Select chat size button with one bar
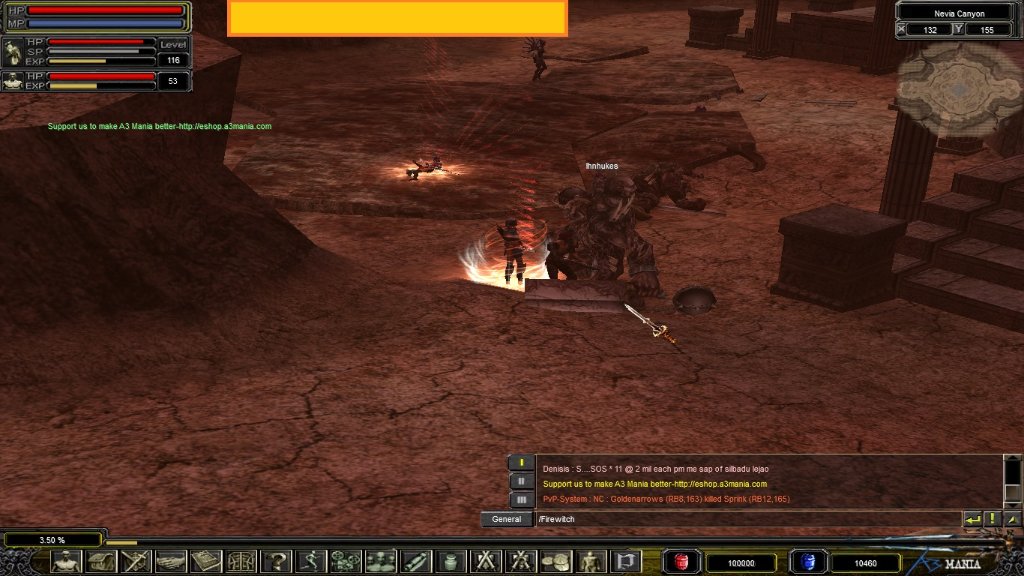 coord(521,463)
